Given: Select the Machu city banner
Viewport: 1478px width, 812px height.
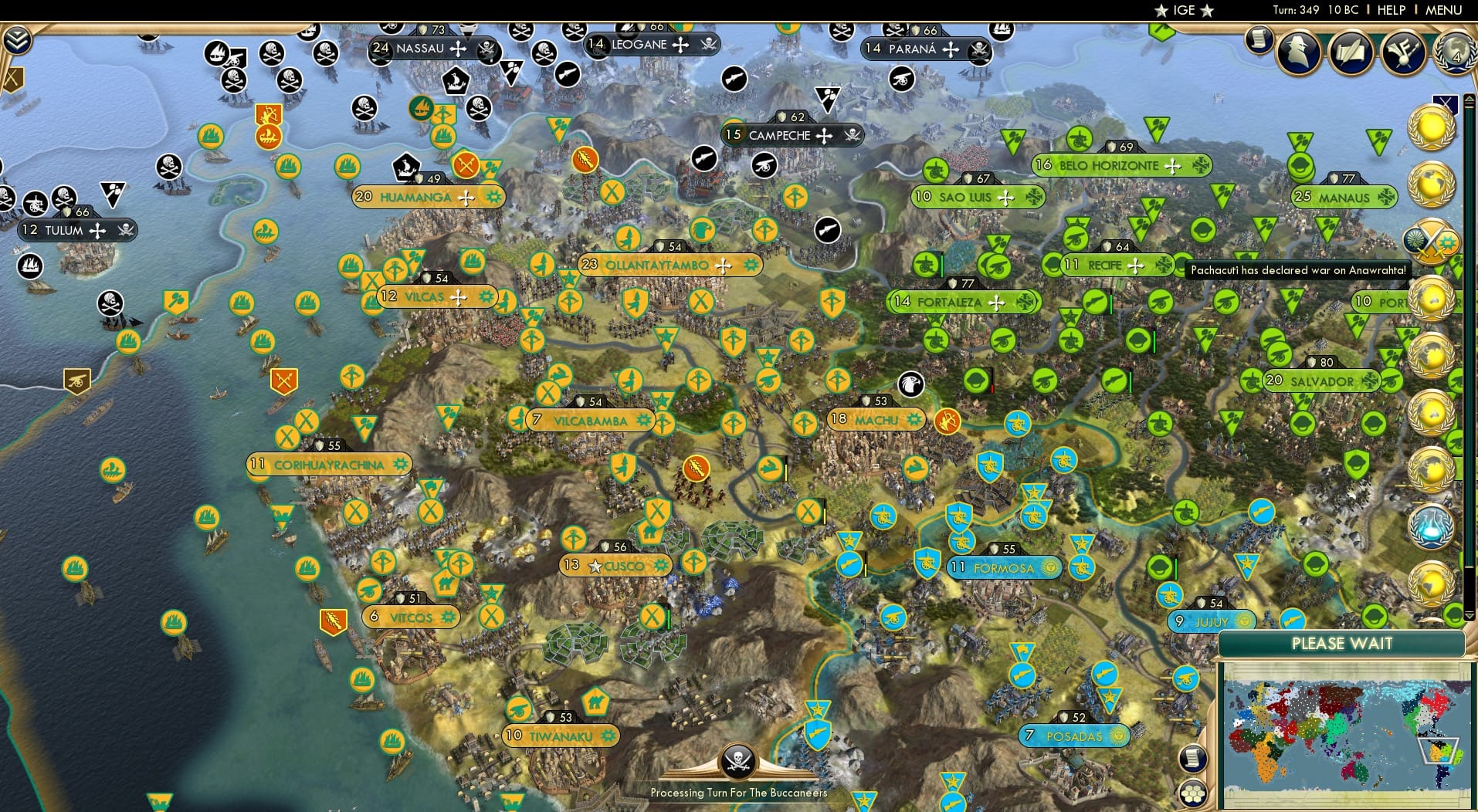Looking at the screenshot, I should click(876, 419).
